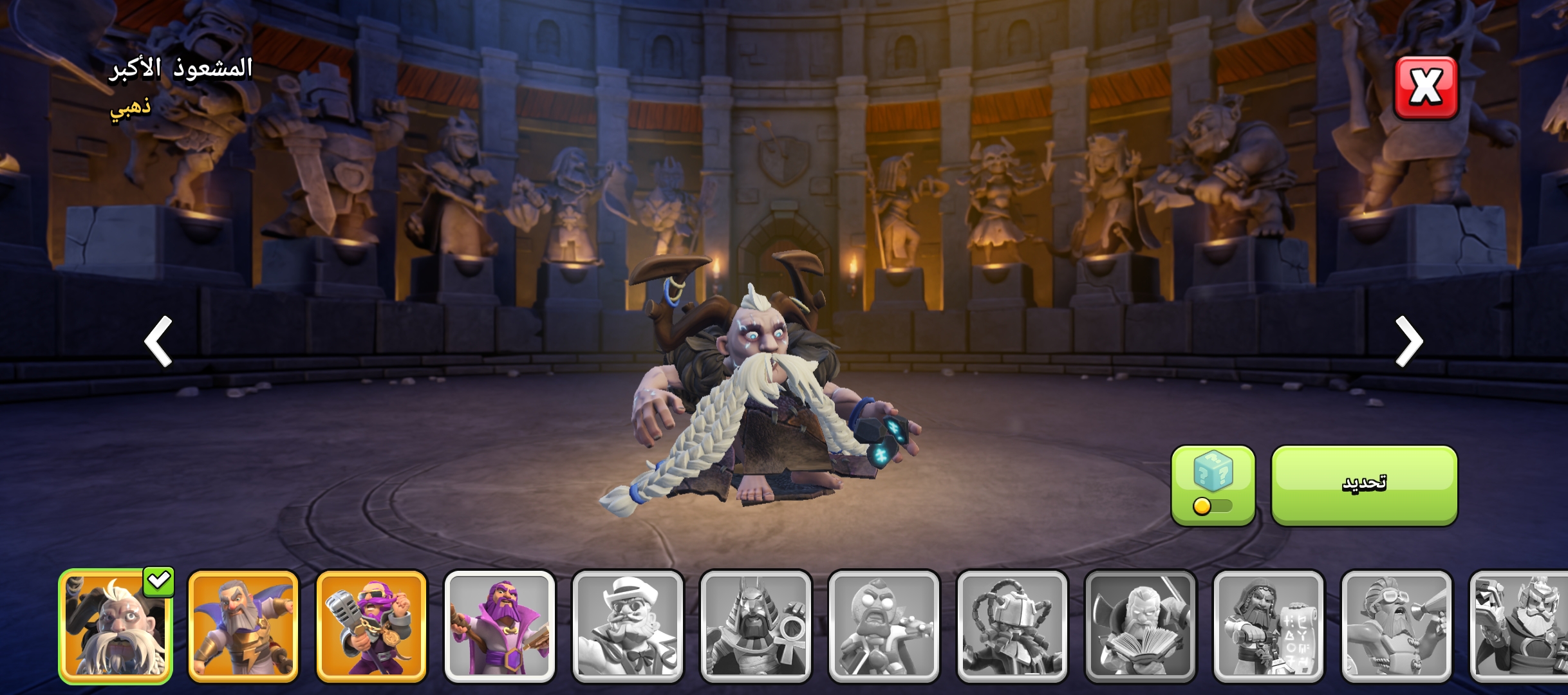
Task: Select the locked pharaoh warden with ankh
Action: coord(756,626)
